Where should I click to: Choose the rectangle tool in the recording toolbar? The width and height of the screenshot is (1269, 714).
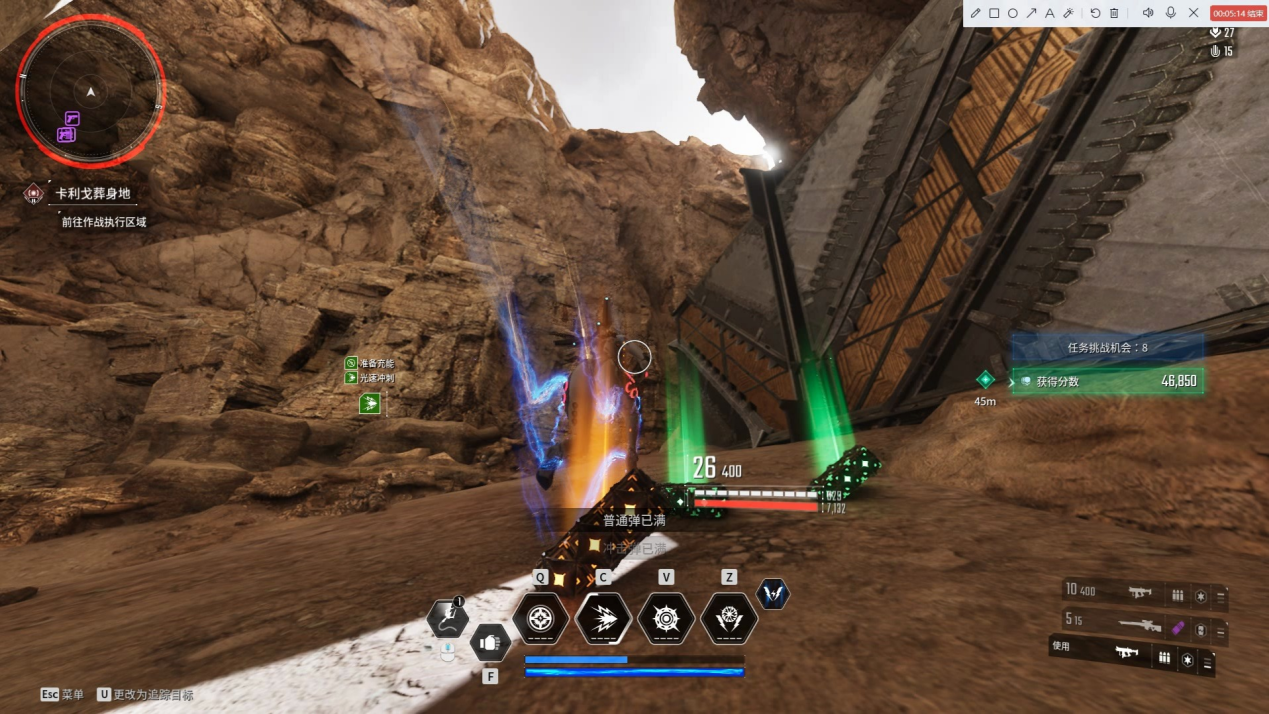[994, 13]
